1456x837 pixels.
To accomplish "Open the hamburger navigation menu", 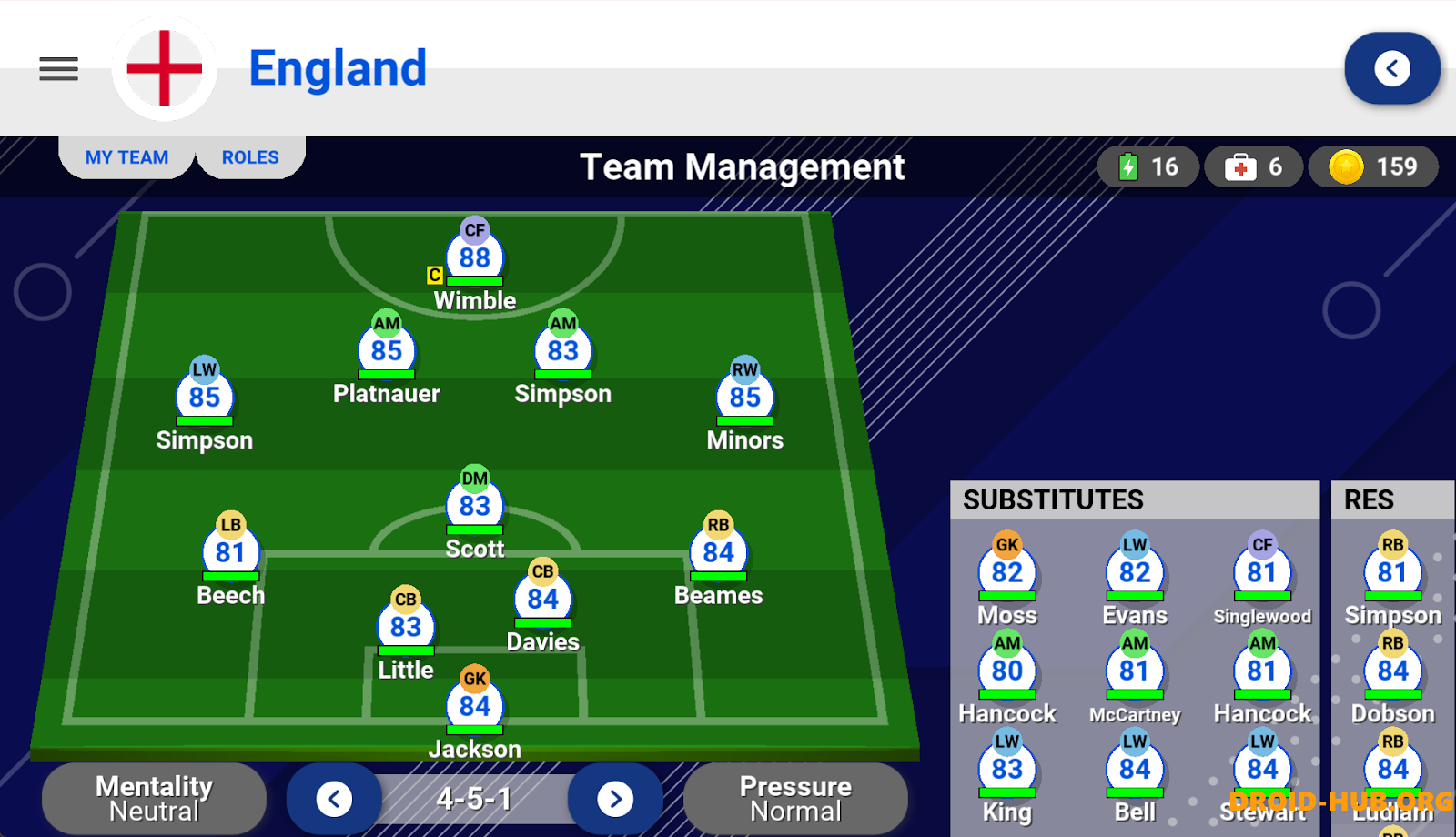I will (x=58, y=69).
